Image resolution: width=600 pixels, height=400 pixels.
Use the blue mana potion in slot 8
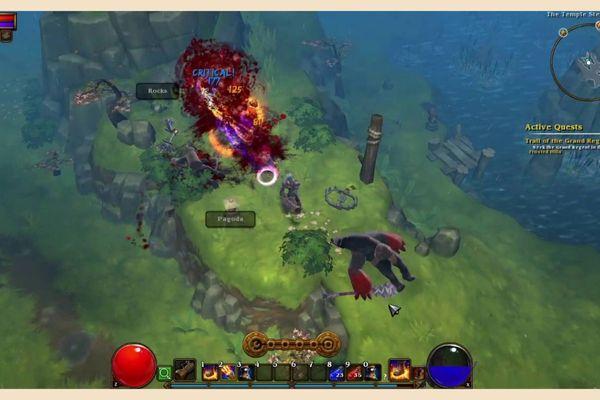[336, 372]
